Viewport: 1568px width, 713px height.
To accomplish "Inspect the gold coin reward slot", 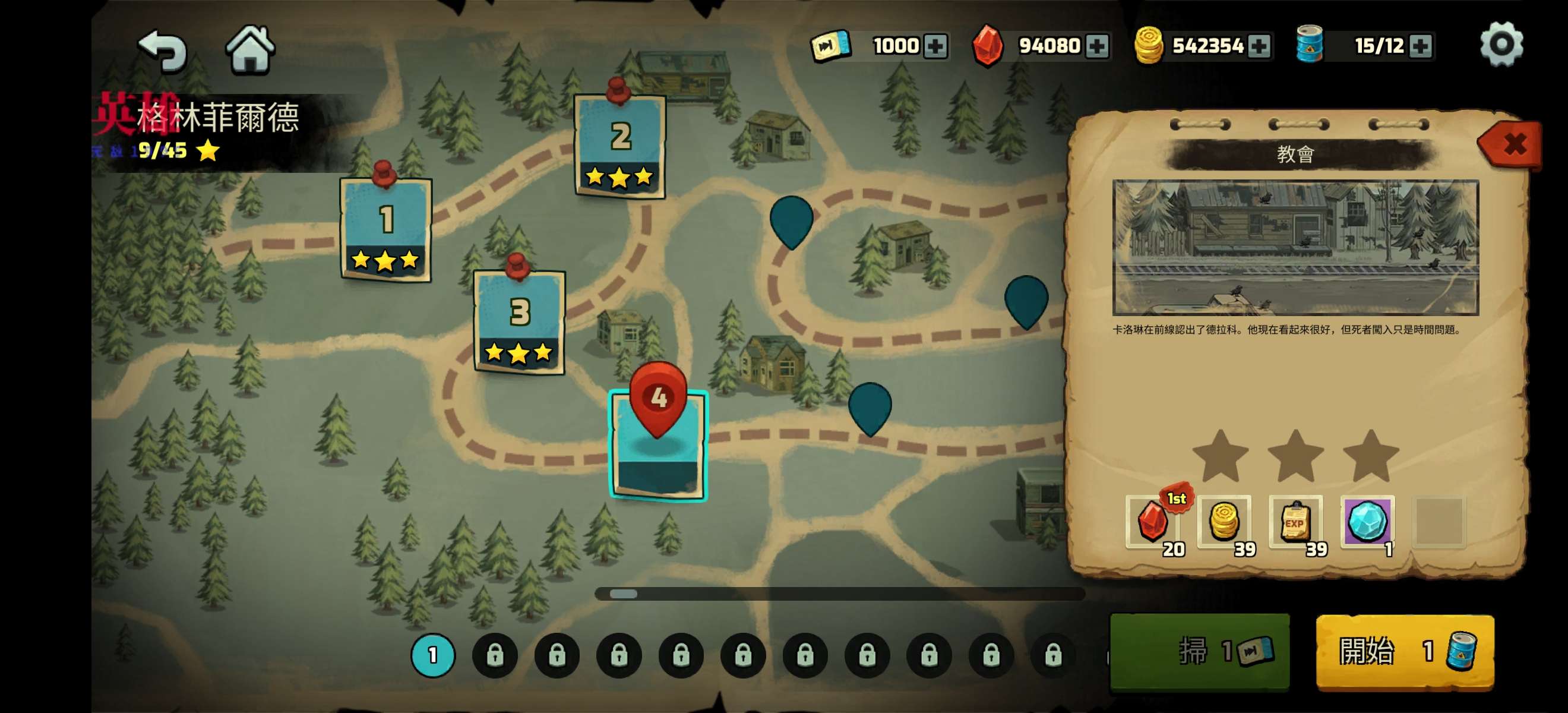I will (x=1224, y=522).
